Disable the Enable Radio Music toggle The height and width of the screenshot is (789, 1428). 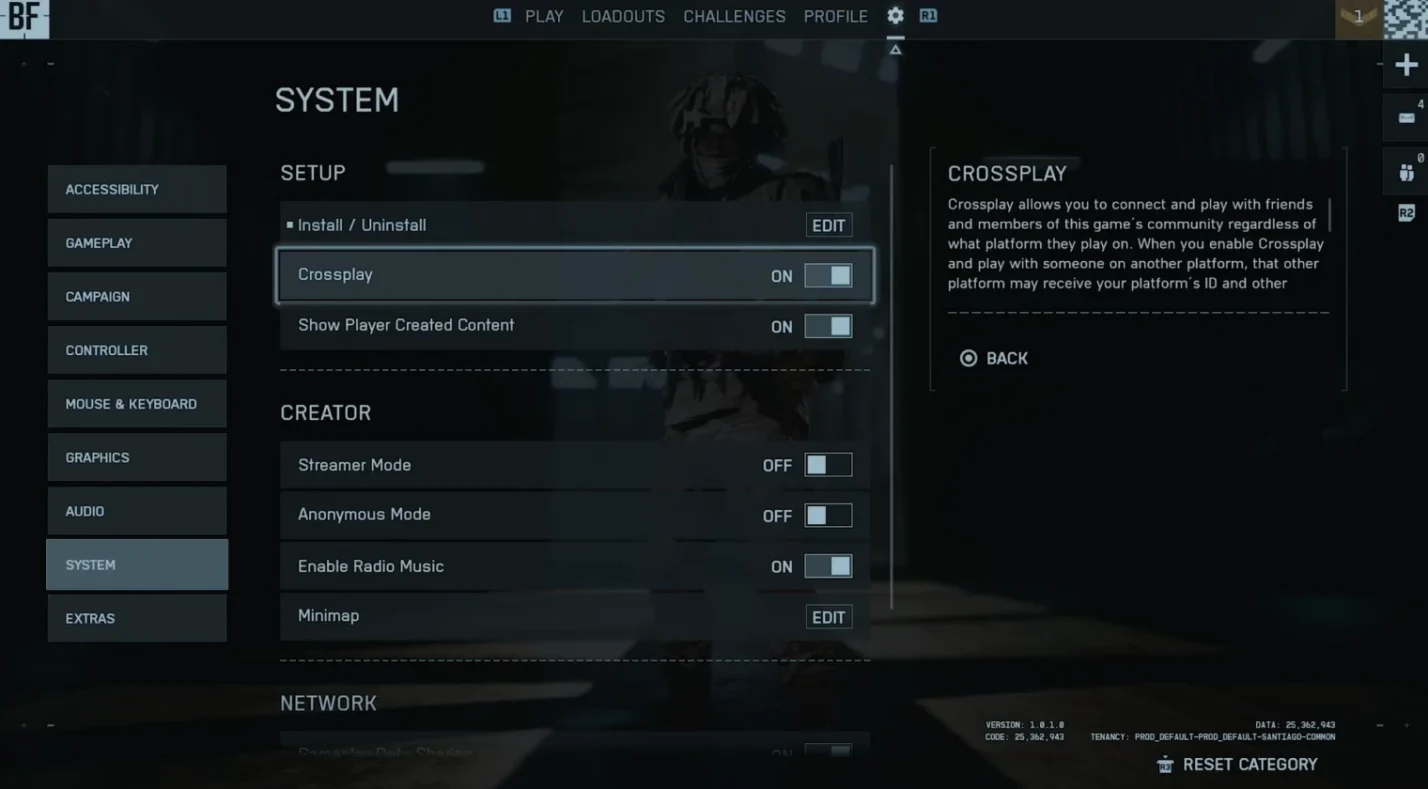[x=828, y=566]
